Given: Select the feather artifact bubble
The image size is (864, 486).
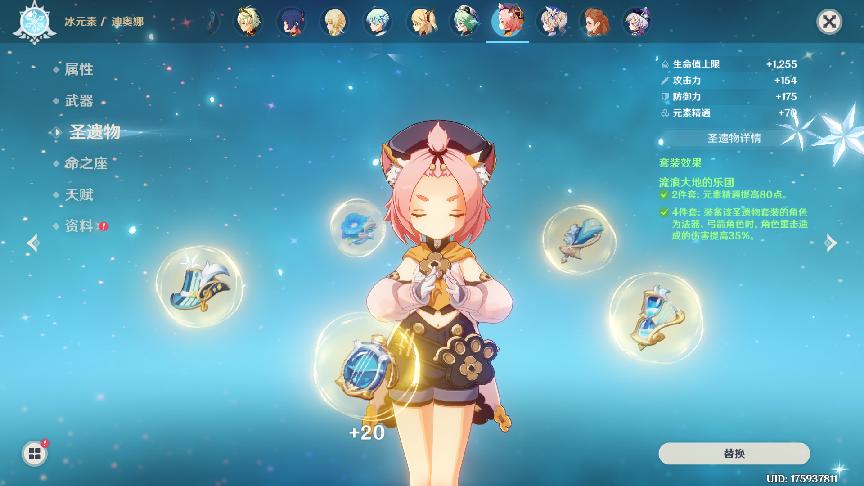Looking at the screenshot, I should point(577,238).
